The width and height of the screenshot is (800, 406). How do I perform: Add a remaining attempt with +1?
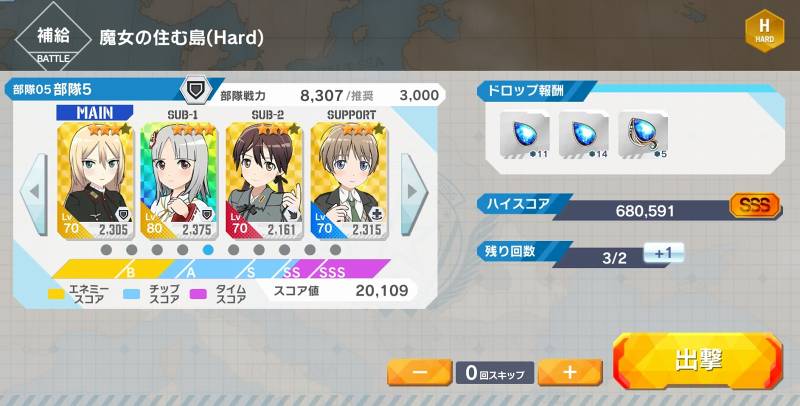click(x=662, y=254)
